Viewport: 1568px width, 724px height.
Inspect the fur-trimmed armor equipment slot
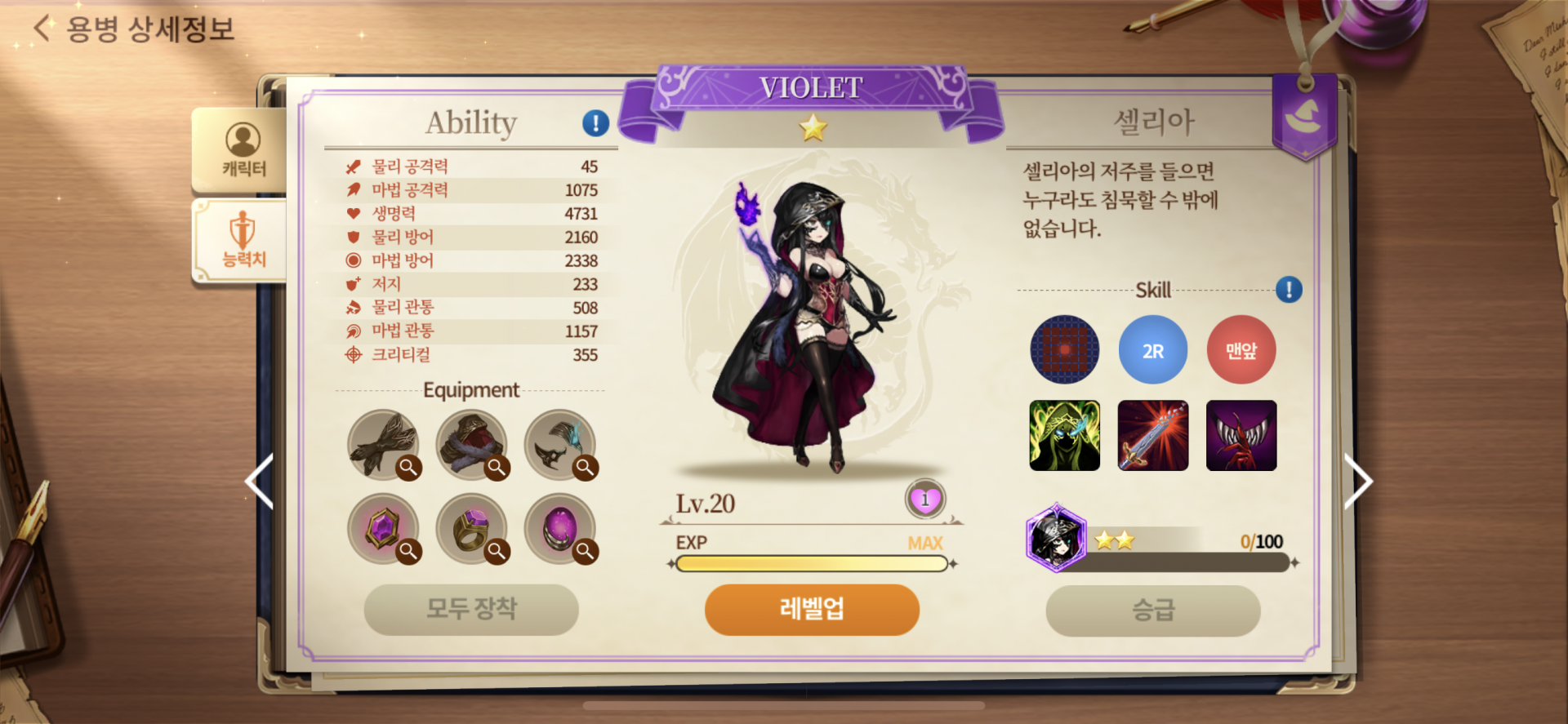coord(472,445)
